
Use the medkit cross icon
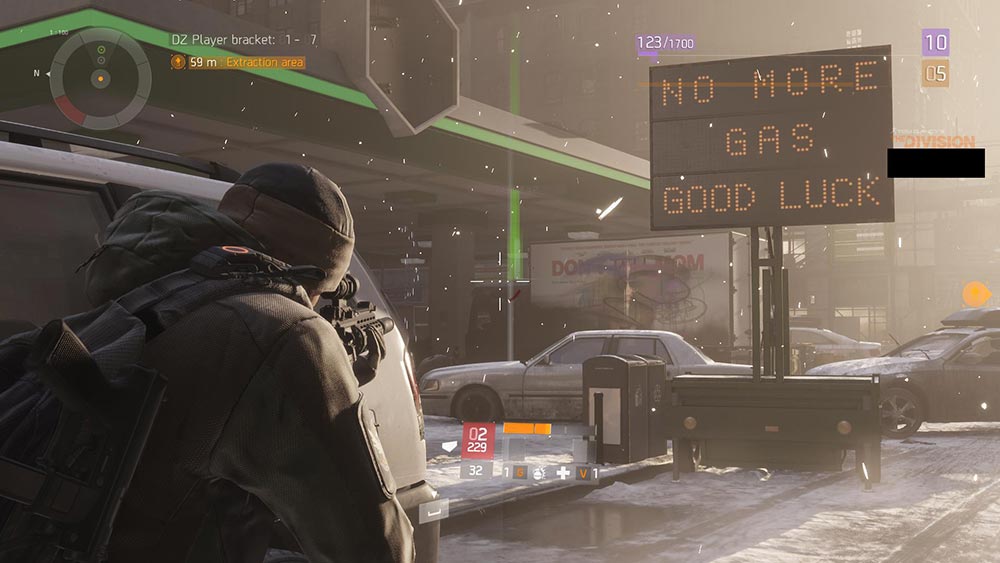pyautogui.click(x=563, y=472)
